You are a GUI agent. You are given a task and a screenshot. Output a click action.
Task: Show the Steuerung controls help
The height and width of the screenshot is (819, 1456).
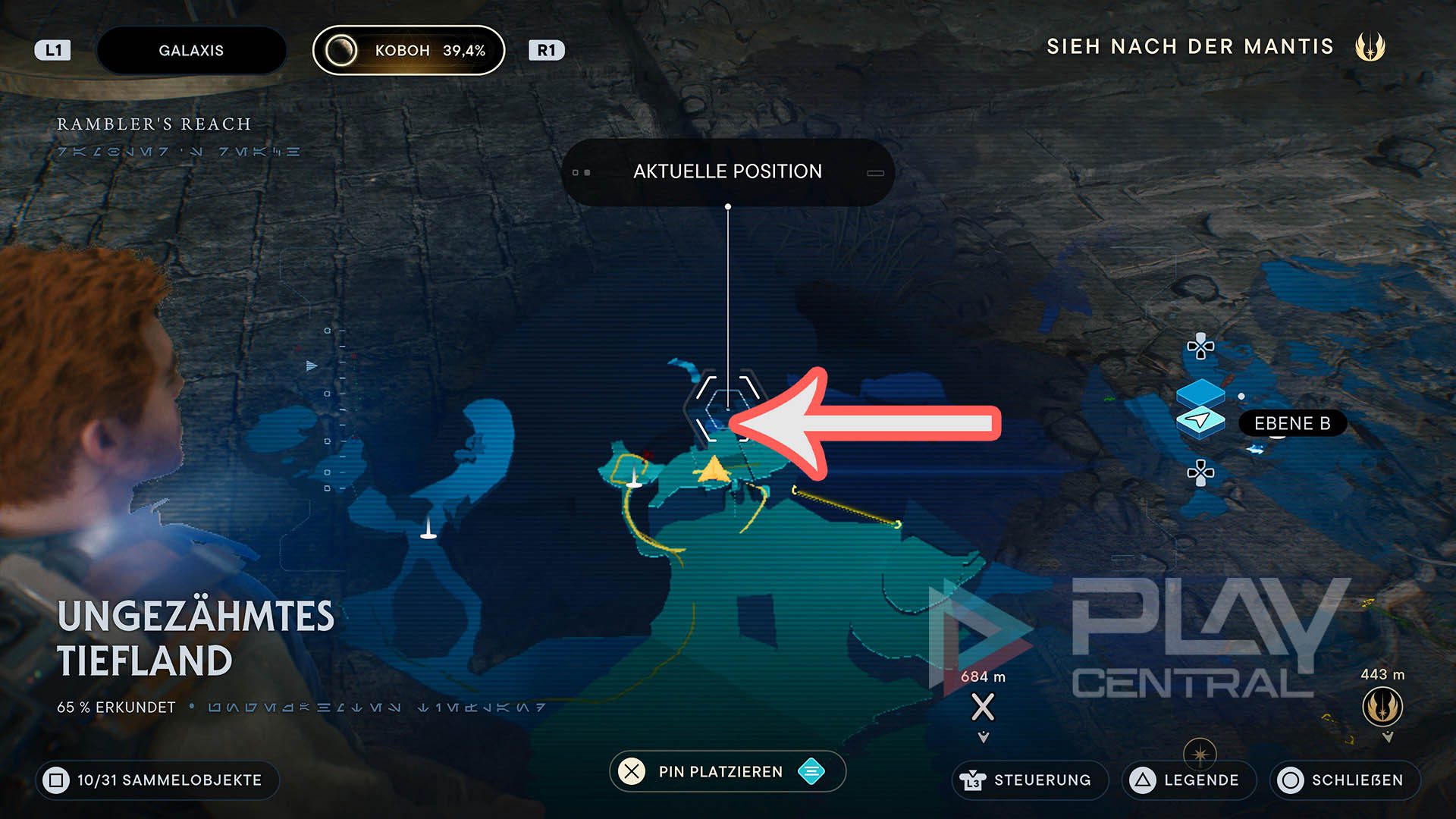pos(1029,780)
